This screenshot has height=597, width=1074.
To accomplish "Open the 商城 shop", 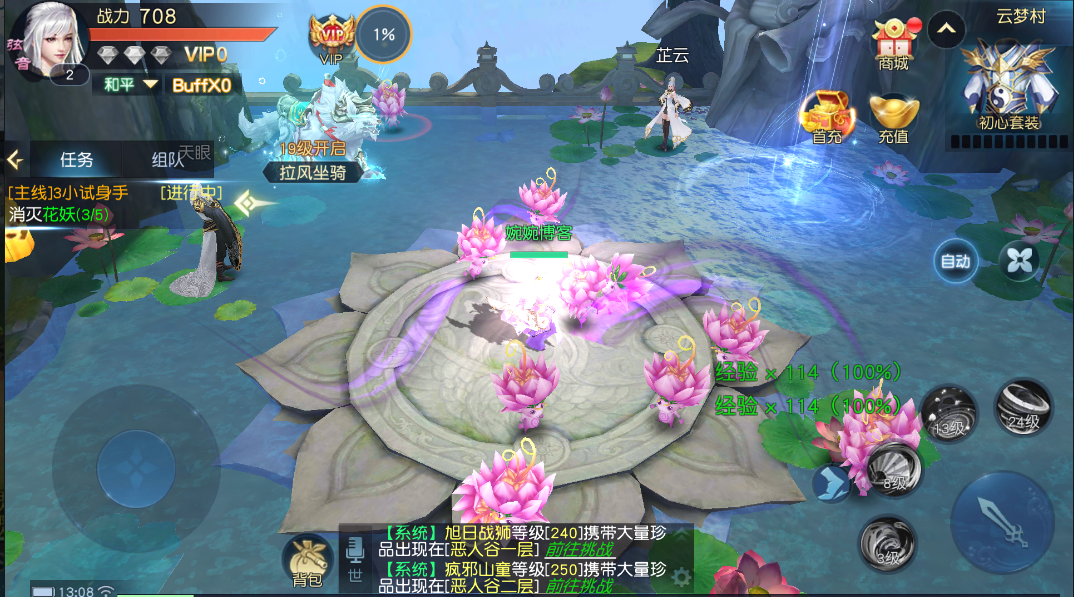I will pos(893,46).
